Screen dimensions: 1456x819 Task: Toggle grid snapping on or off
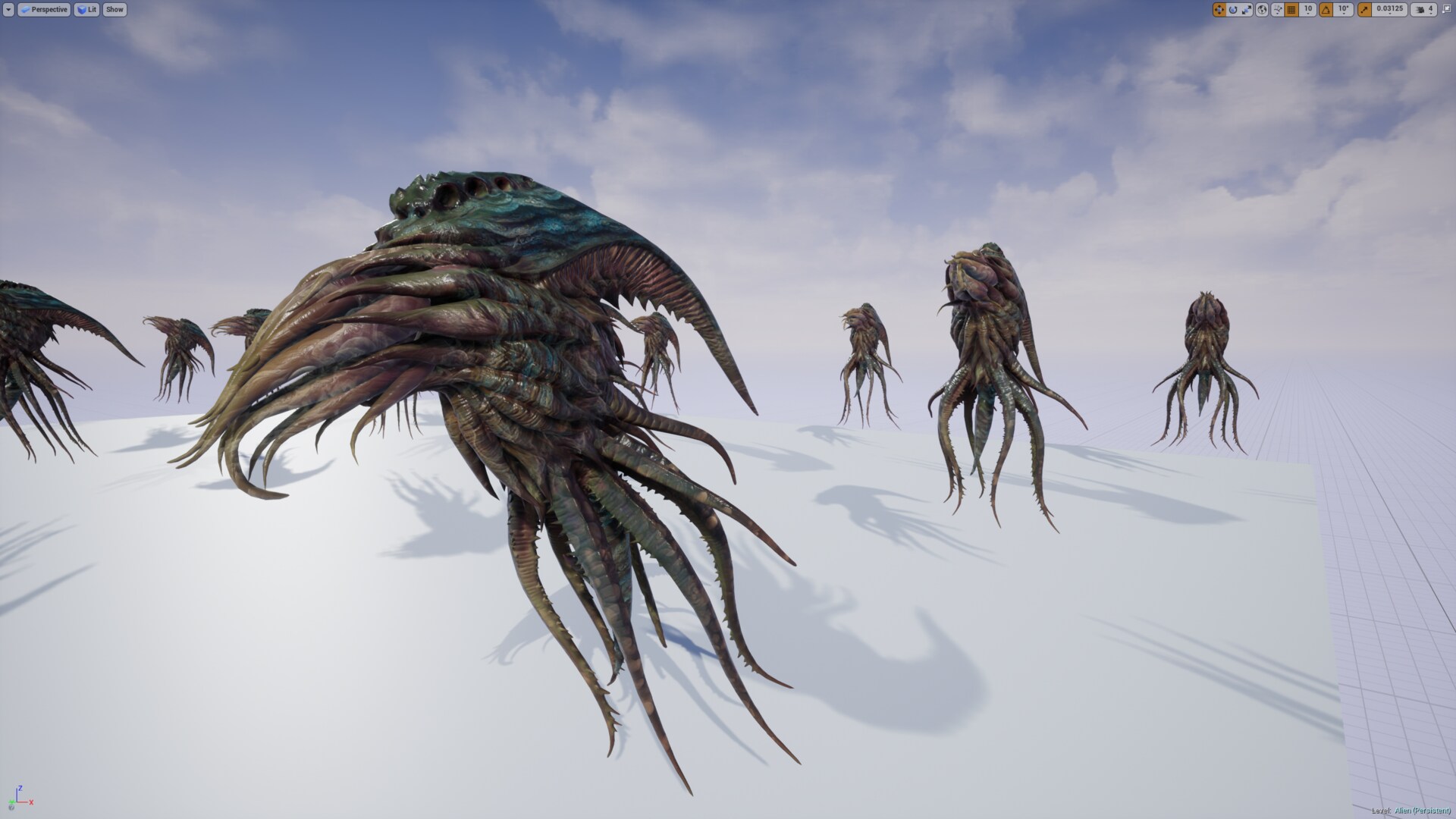tap(1292, 9)
